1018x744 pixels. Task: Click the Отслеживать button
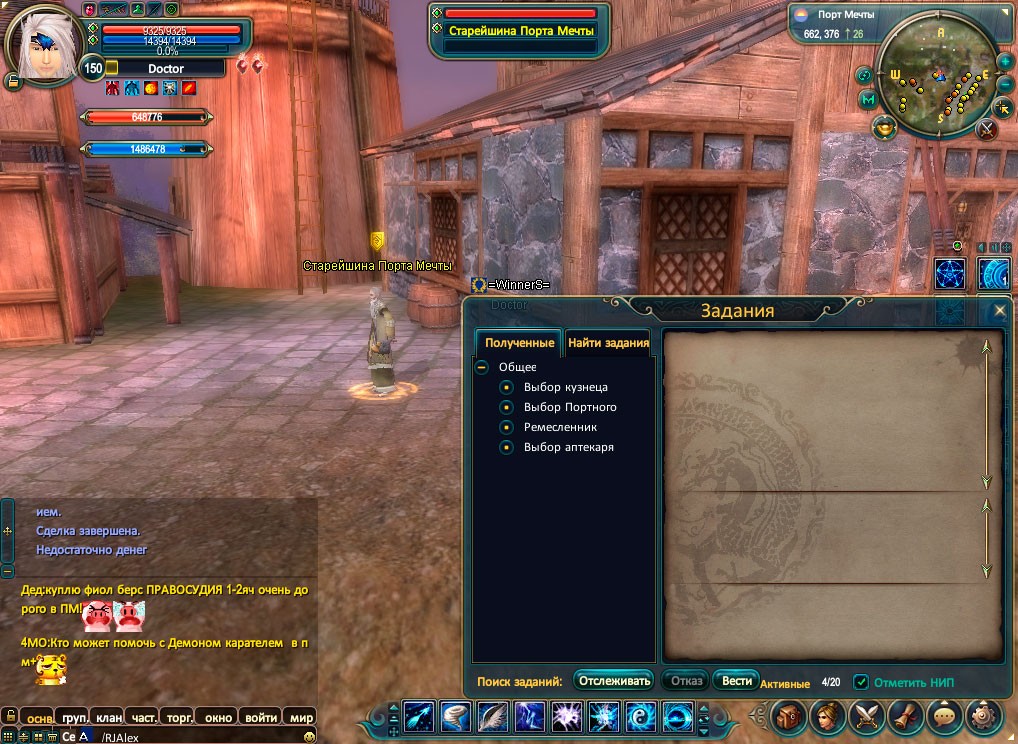tap(614, 681)
